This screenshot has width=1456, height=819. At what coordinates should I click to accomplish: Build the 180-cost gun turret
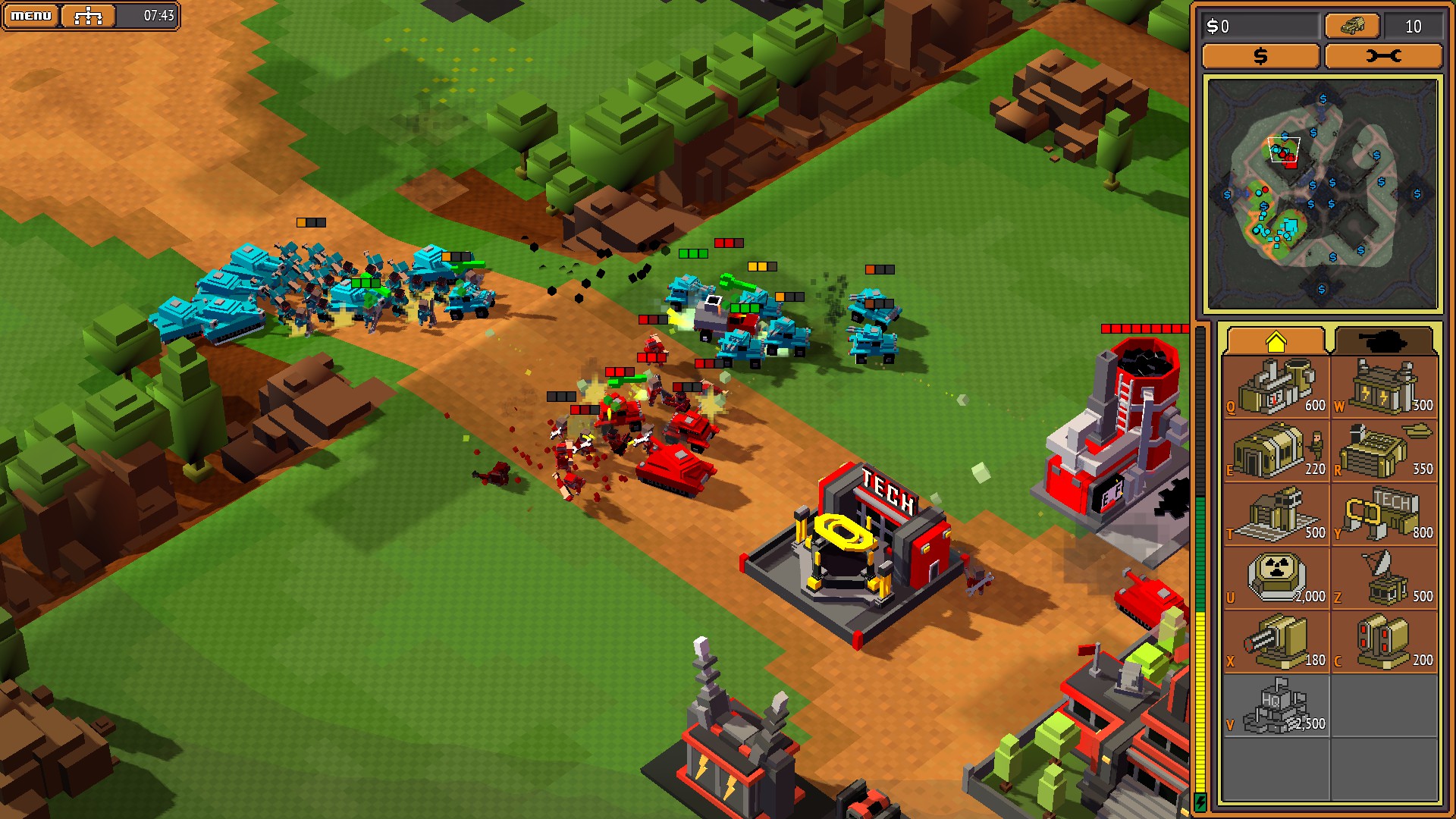point(1277,642)
